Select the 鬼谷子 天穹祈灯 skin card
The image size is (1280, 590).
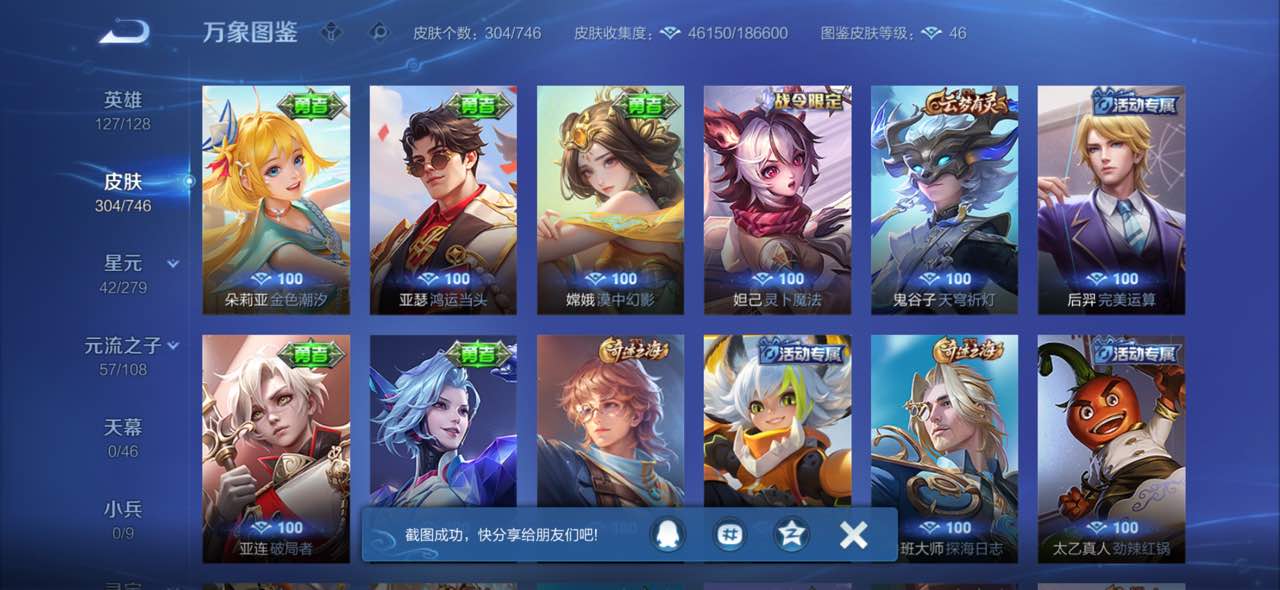point(944,200)
